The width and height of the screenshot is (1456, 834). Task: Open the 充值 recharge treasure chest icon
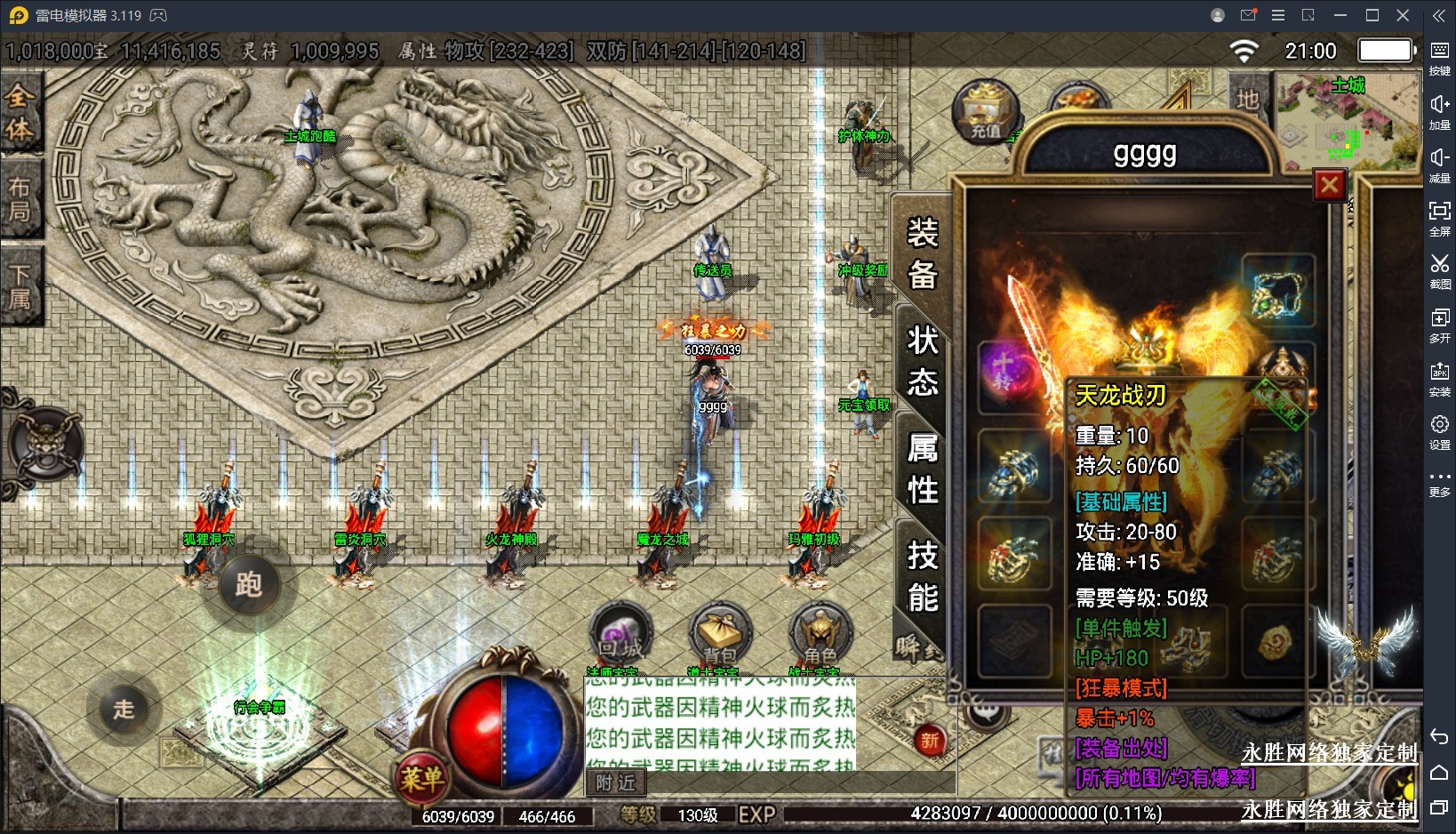(985, 113)
